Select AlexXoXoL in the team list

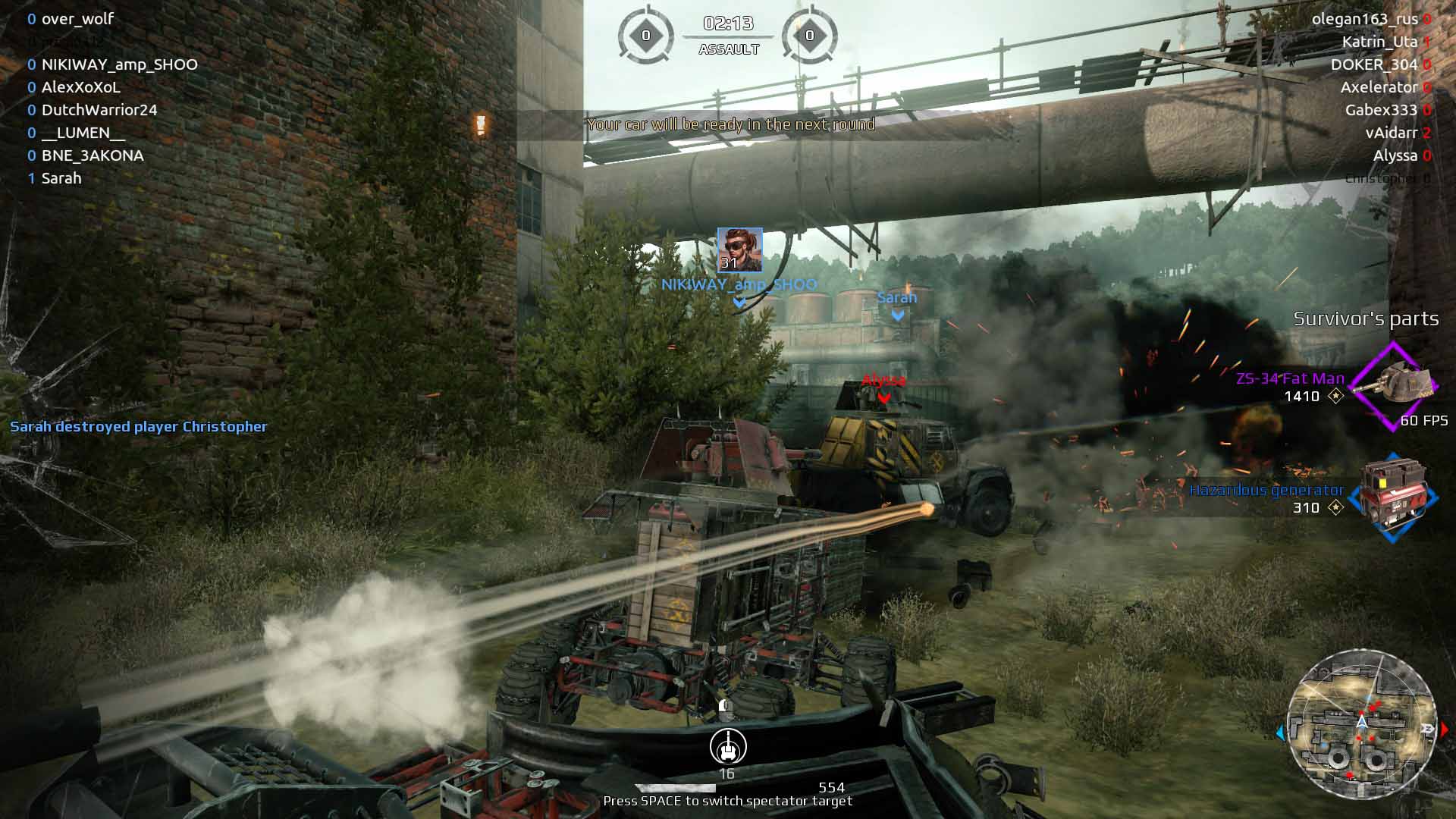[80, 87]
